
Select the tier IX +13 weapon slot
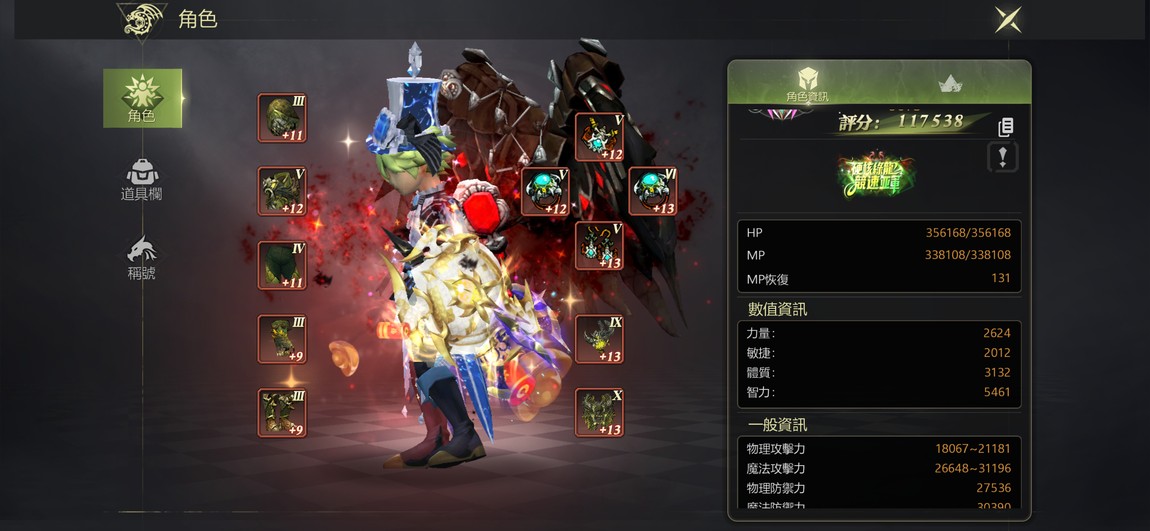(x=599, y=339)
